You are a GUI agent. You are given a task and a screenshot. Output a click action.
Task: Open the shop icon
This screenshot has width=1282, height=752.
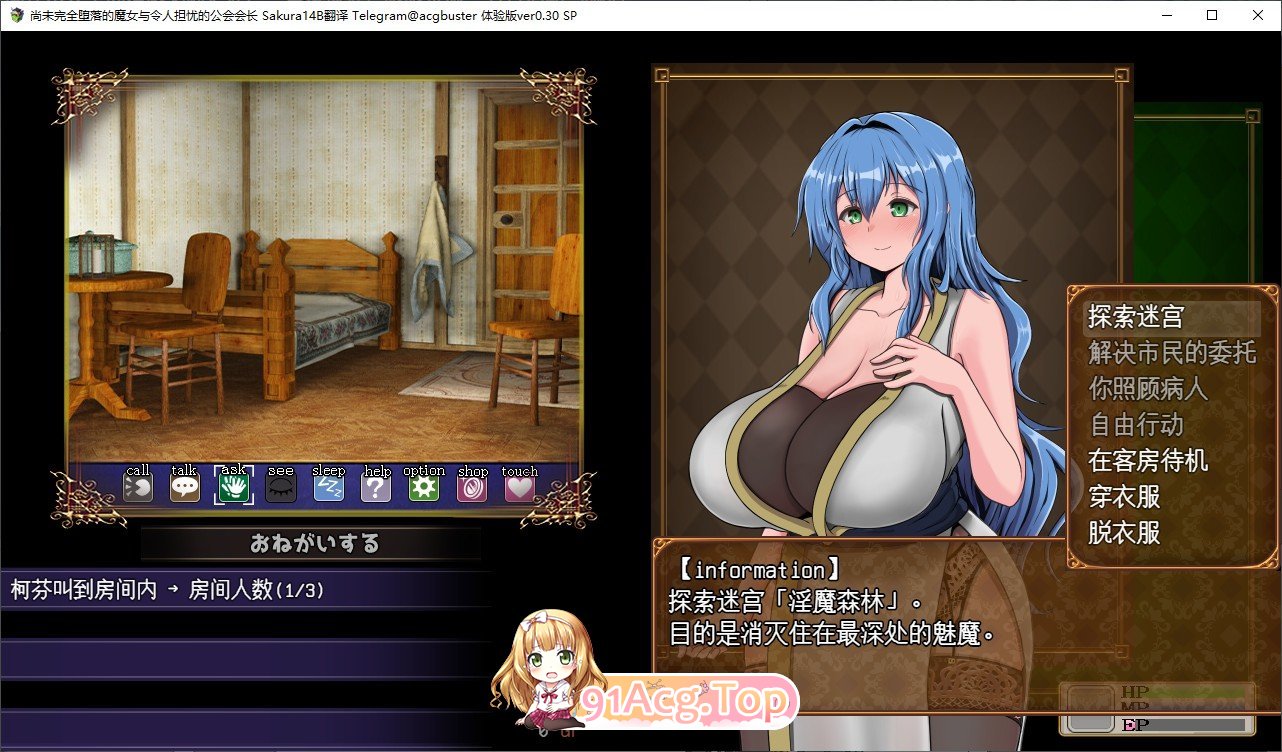[x=472, y=486]
